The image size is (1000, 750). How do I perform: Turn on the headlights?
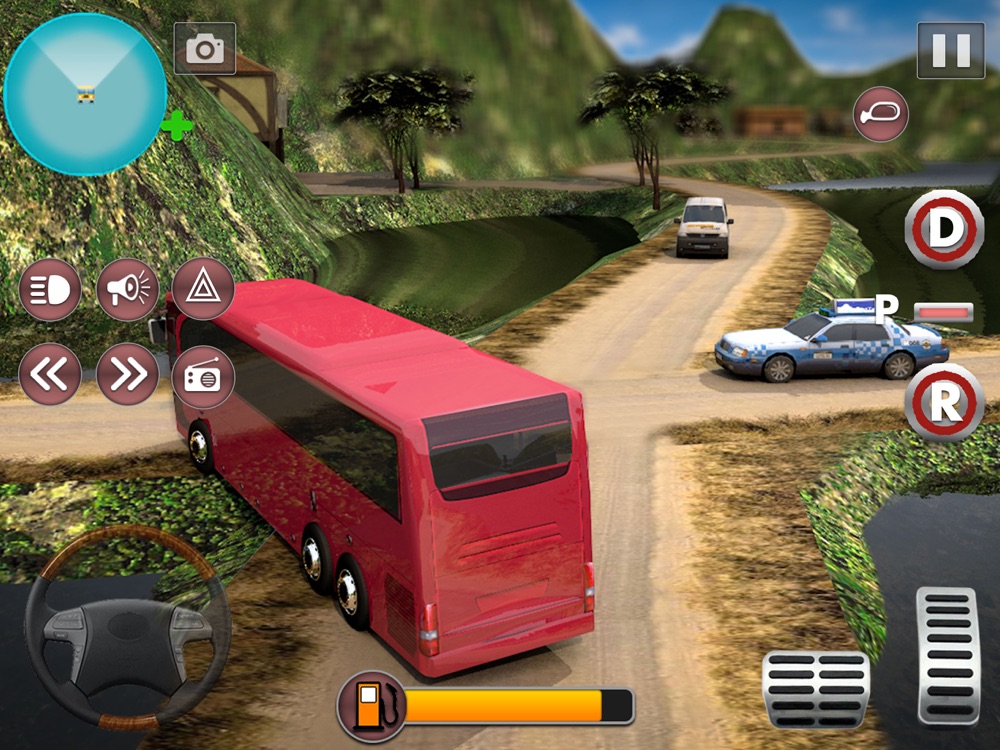[x=50, y=290]
